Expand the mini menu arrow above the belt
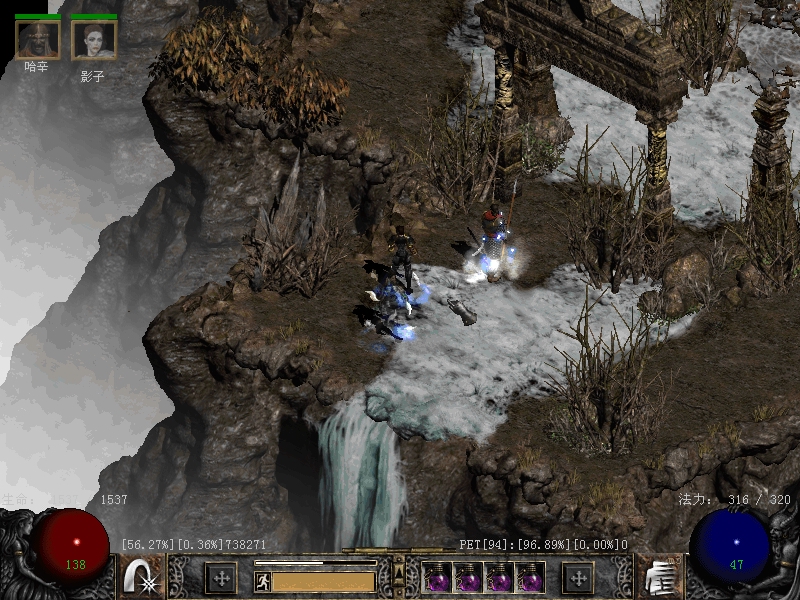The width and height of the screenshot is (800, 600). [398, 570]
